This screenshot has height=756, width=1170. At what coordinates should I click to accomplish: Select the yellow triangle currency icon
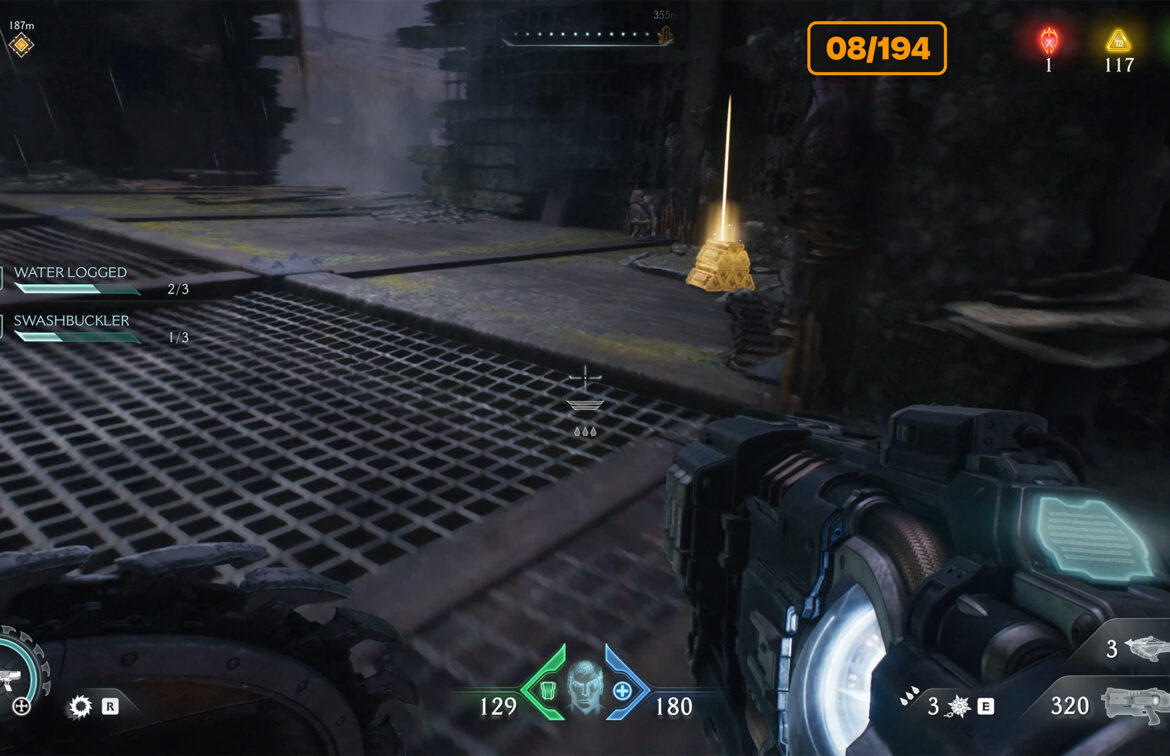coord(1118,41)
